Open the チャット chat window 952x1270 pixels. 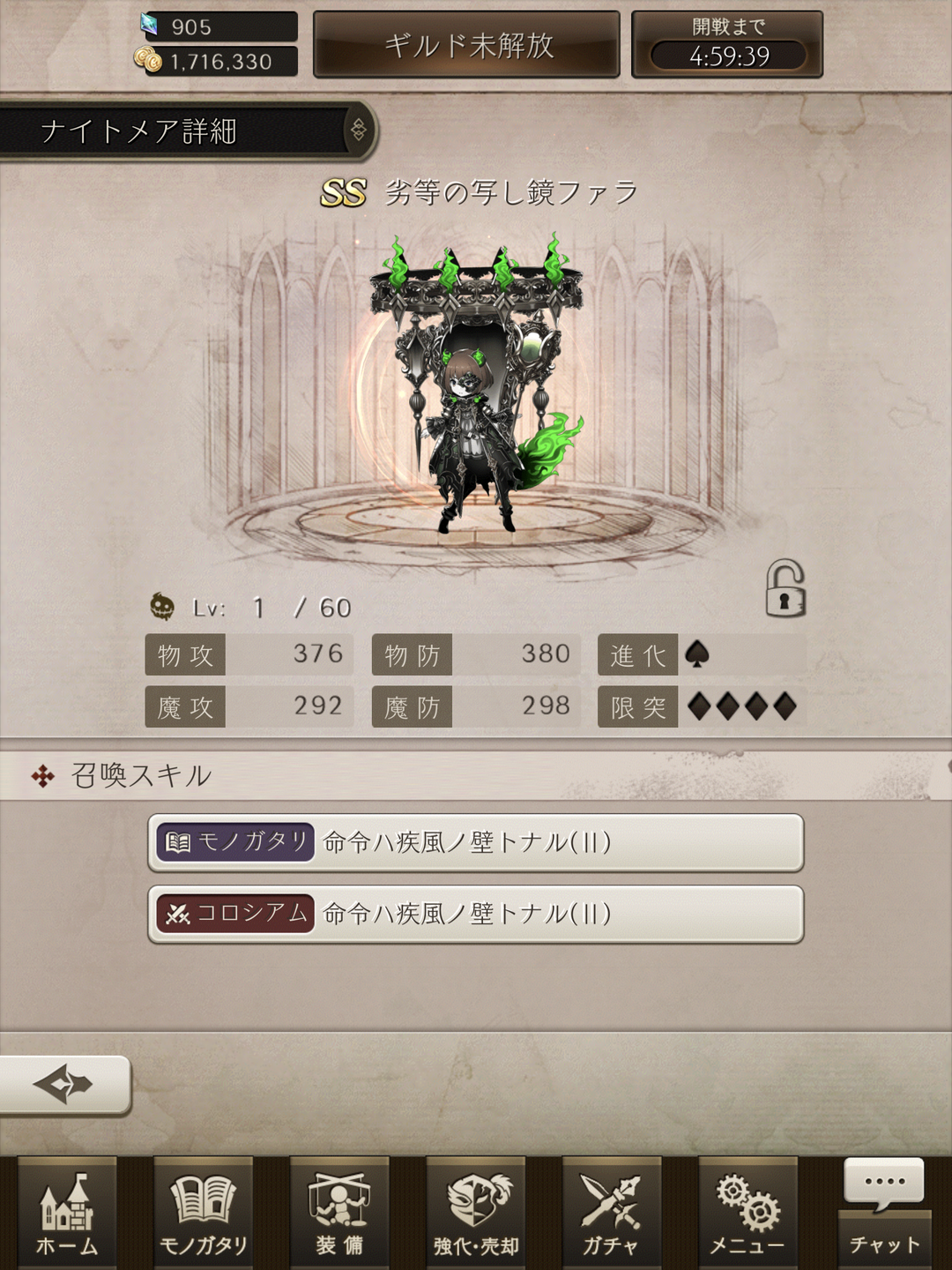(x=884, y=1214)
